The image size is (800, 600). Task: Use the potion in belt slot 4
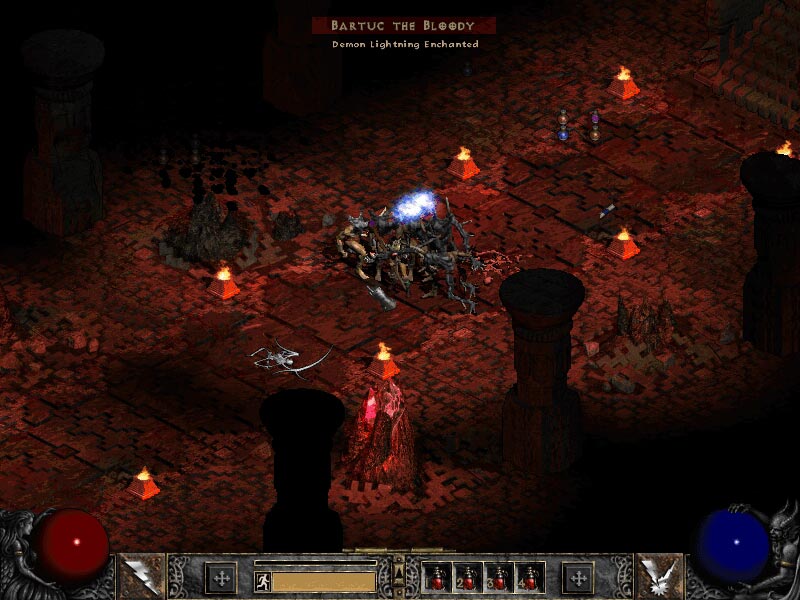click(529, 577)
